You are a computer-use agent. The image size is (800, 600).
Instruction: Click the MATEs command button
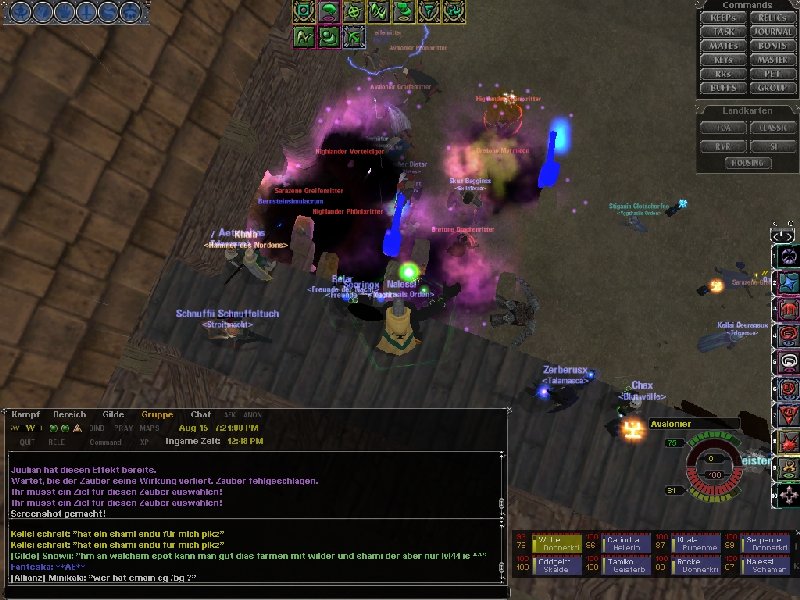tap(723, 45)
